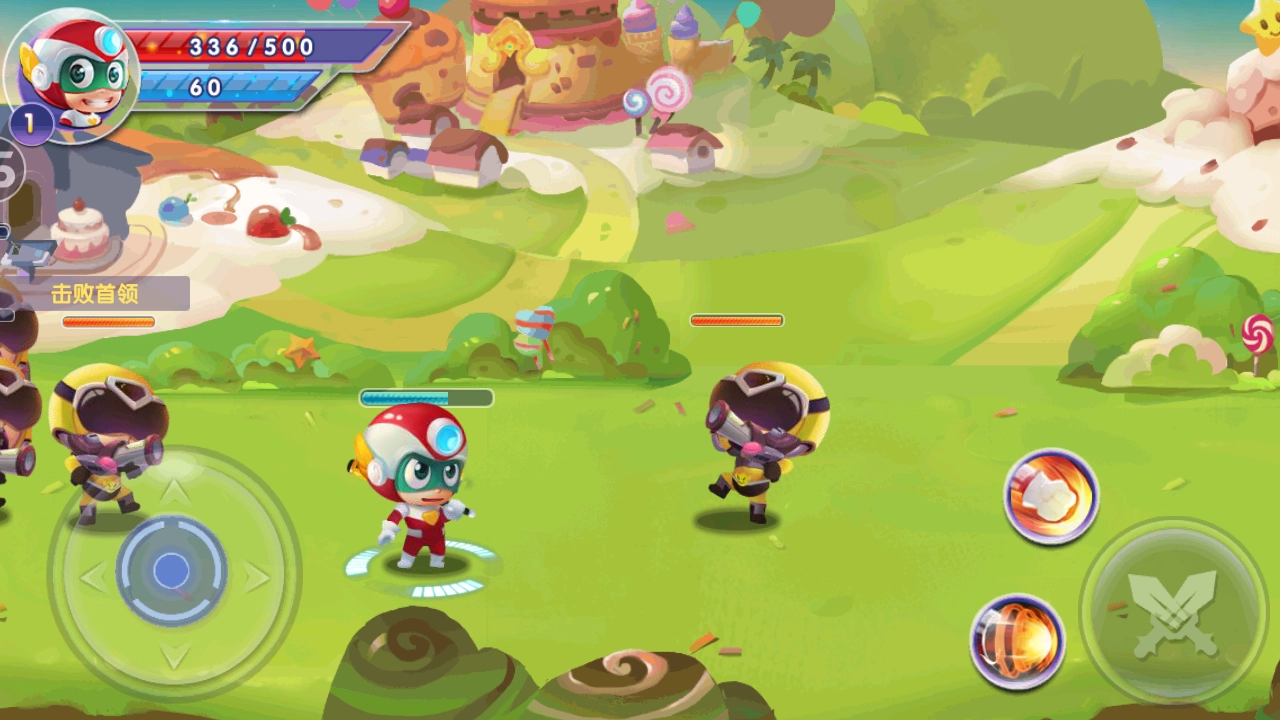Viewport: 1280px width, 720px height.
Task: Tap the joystick's up arrow
Action: tap(173, 492)
